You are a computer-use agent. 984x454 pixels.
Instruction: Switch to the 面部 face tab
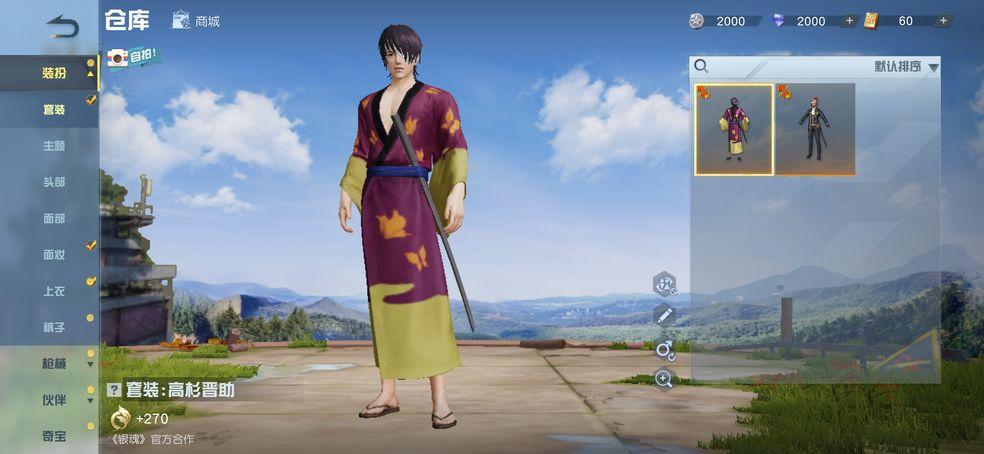[x=53, y=218]
